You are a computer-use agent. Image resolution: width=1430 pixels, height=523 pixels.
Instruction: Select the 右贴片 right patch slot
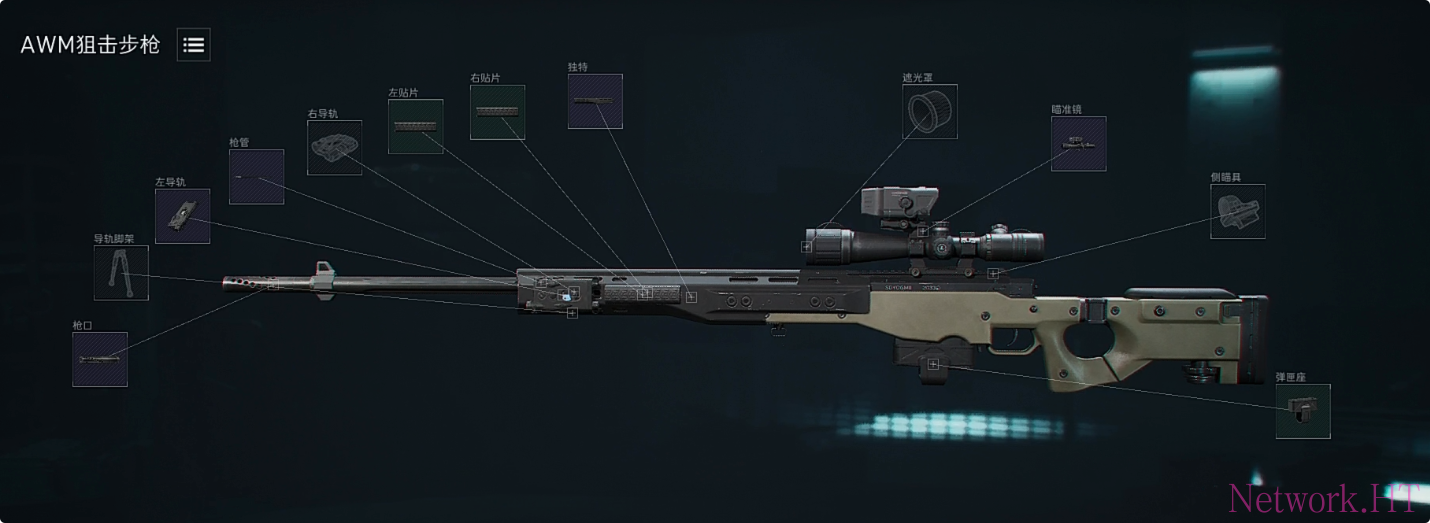(x=497, y=112)
